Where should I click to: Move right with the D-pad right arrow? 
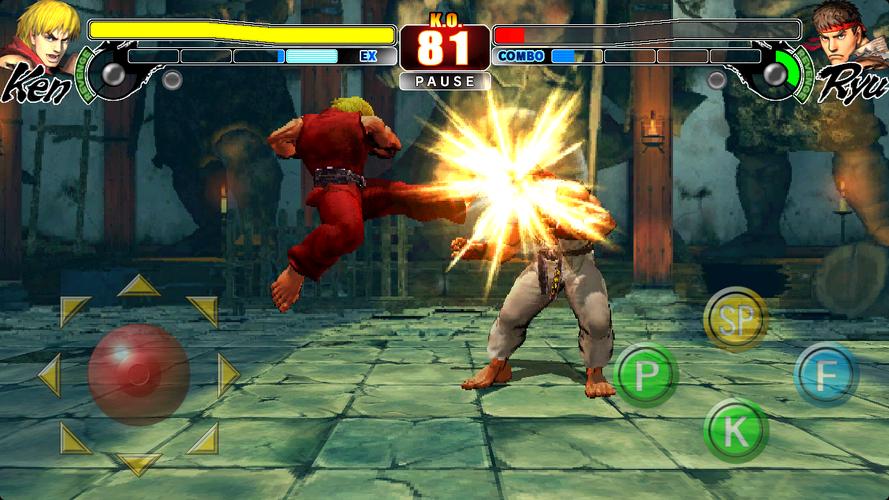click(x=228, y=375)
